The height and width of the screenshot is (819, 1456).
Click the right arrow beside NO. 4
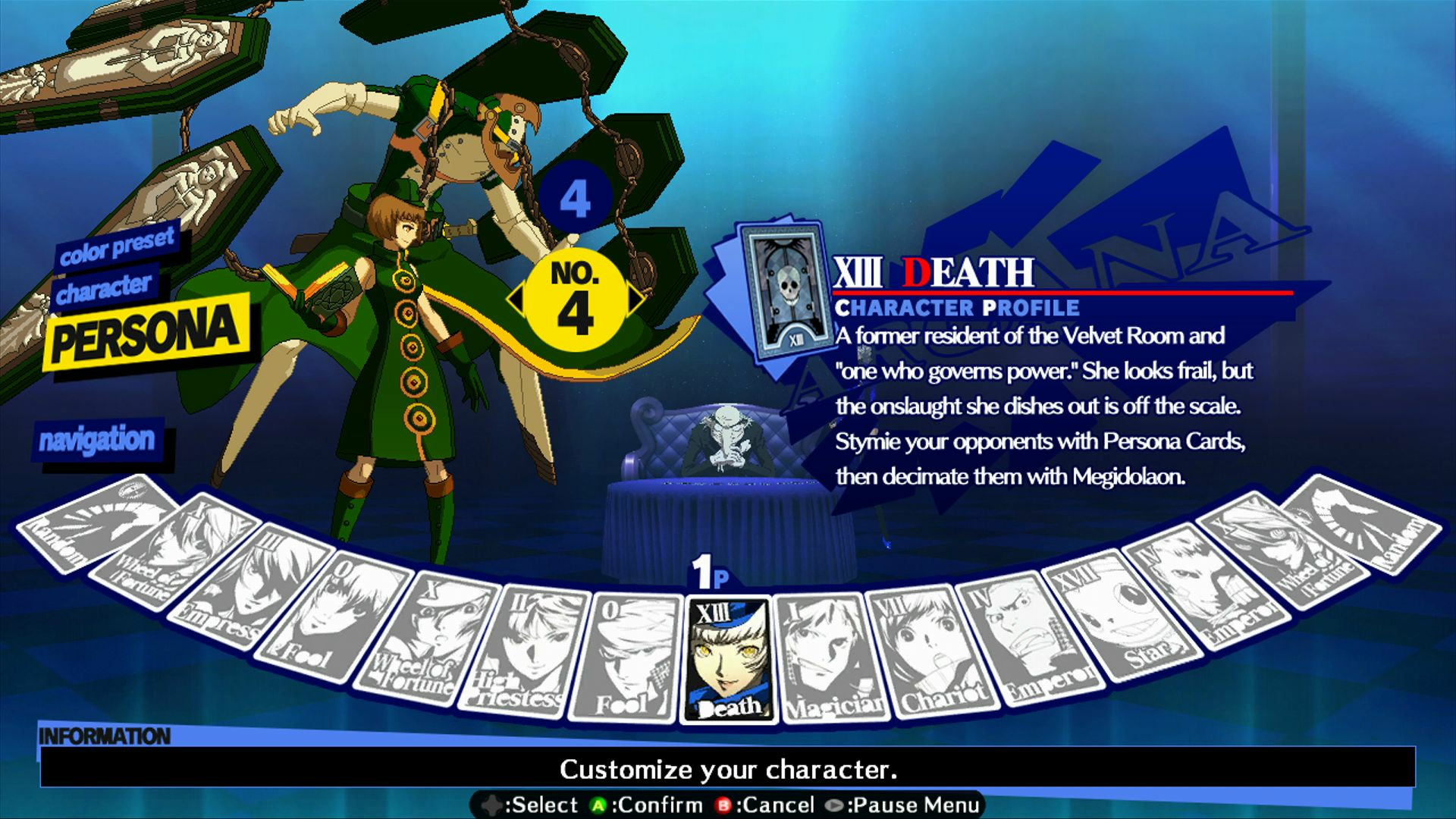[637, 297]
